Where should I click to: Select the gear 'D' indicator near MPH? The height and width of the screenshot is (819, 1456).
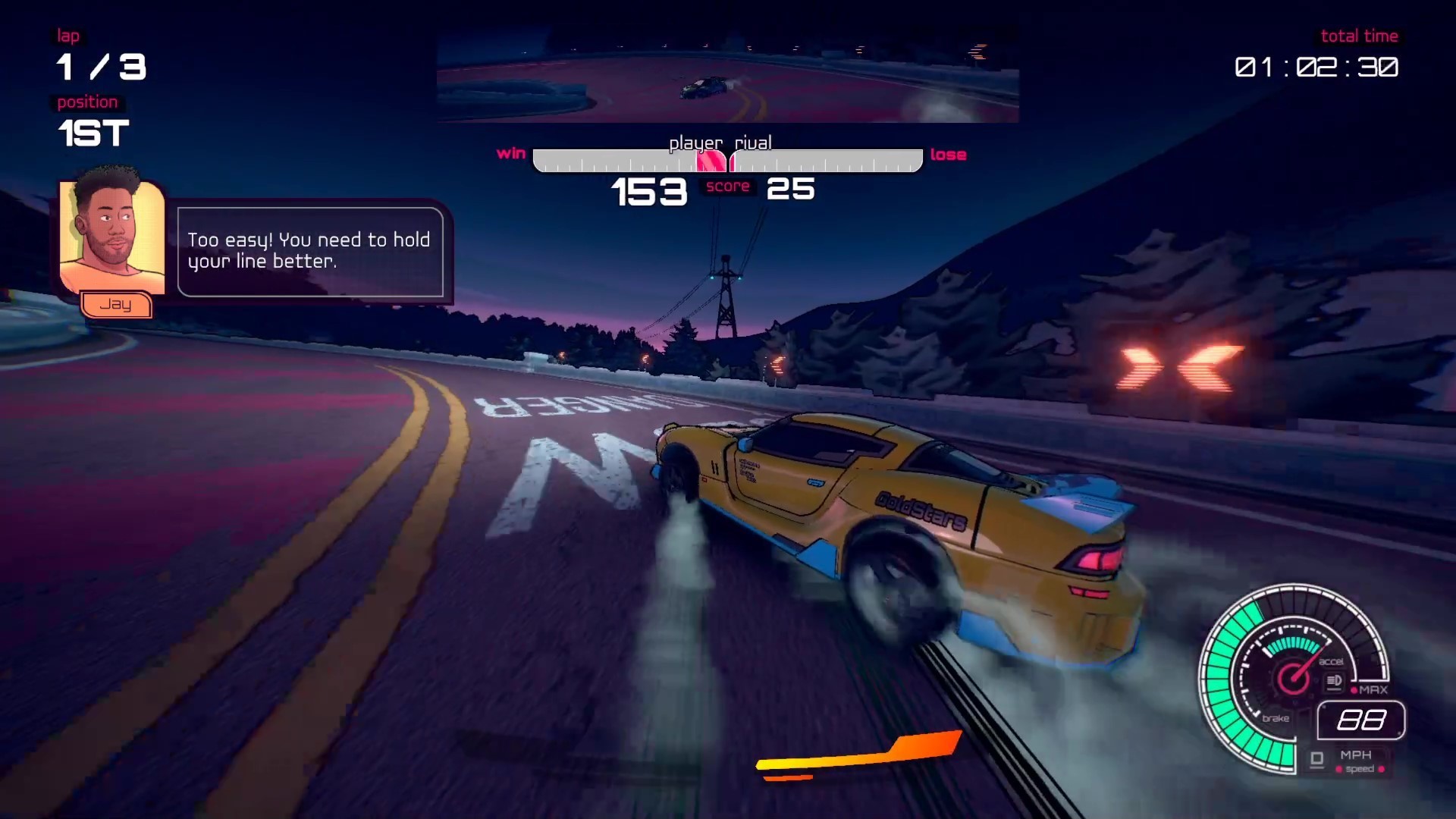point(1316,758)
